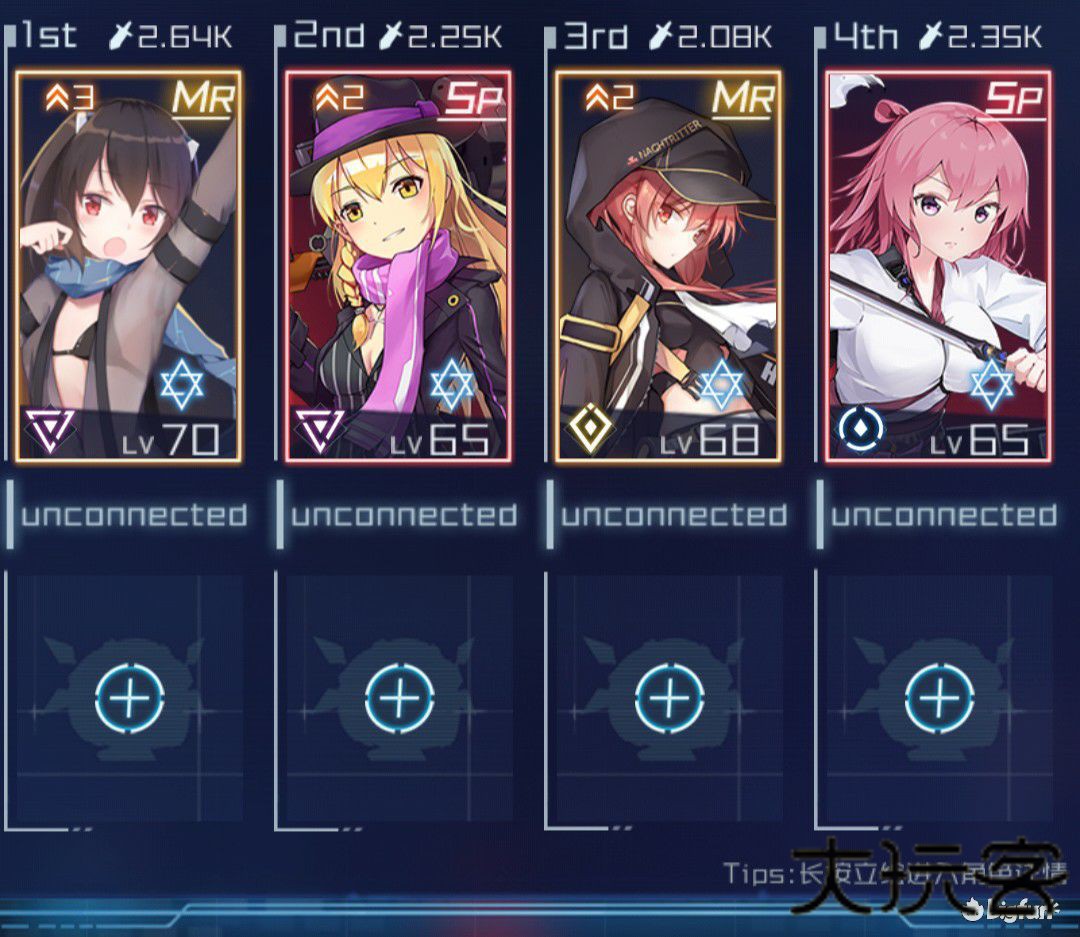This screenshot has width=1080, height=937.
Task: Add a unit below the 4th slot
Action: tap(939, 695)
